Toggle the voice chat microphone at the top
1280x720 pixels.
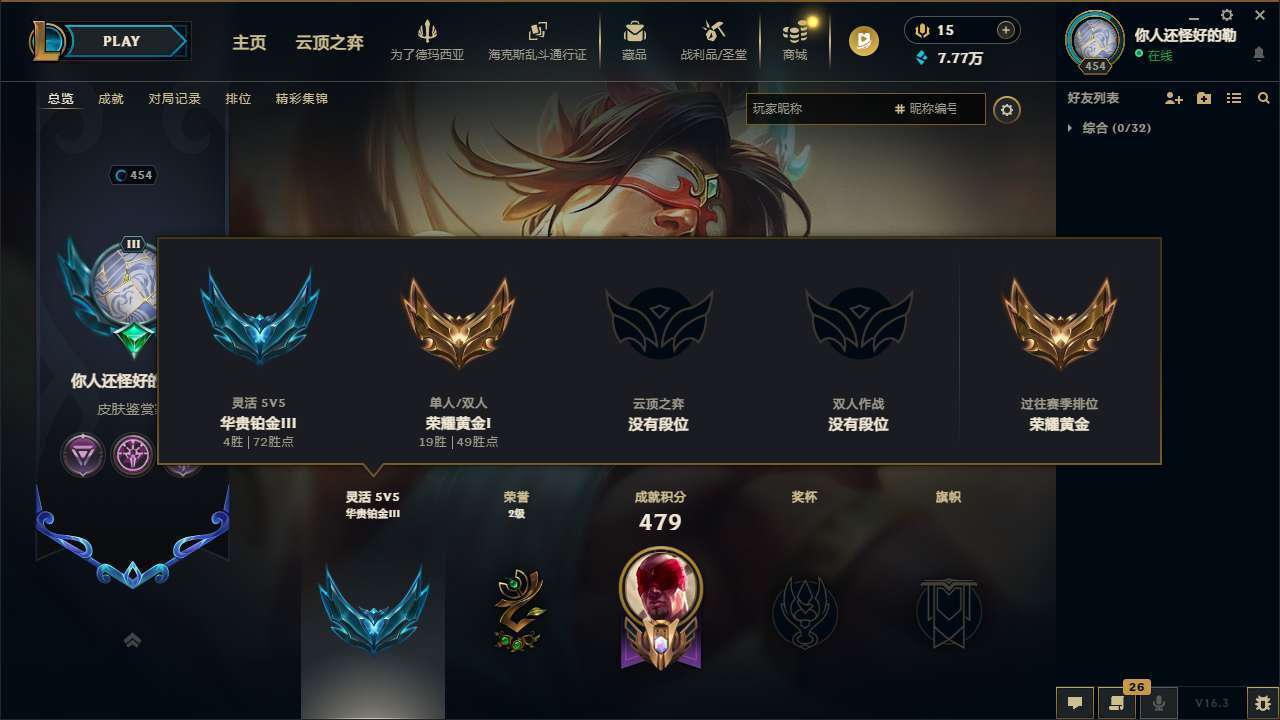tap(922, 29)
